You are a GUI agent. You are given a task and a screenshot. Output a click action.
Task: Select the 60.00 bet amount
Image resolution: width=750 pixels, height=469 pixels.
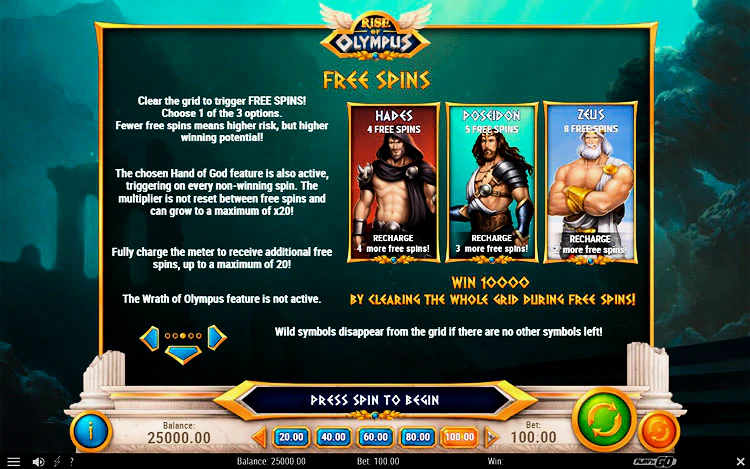click(374, 437)
